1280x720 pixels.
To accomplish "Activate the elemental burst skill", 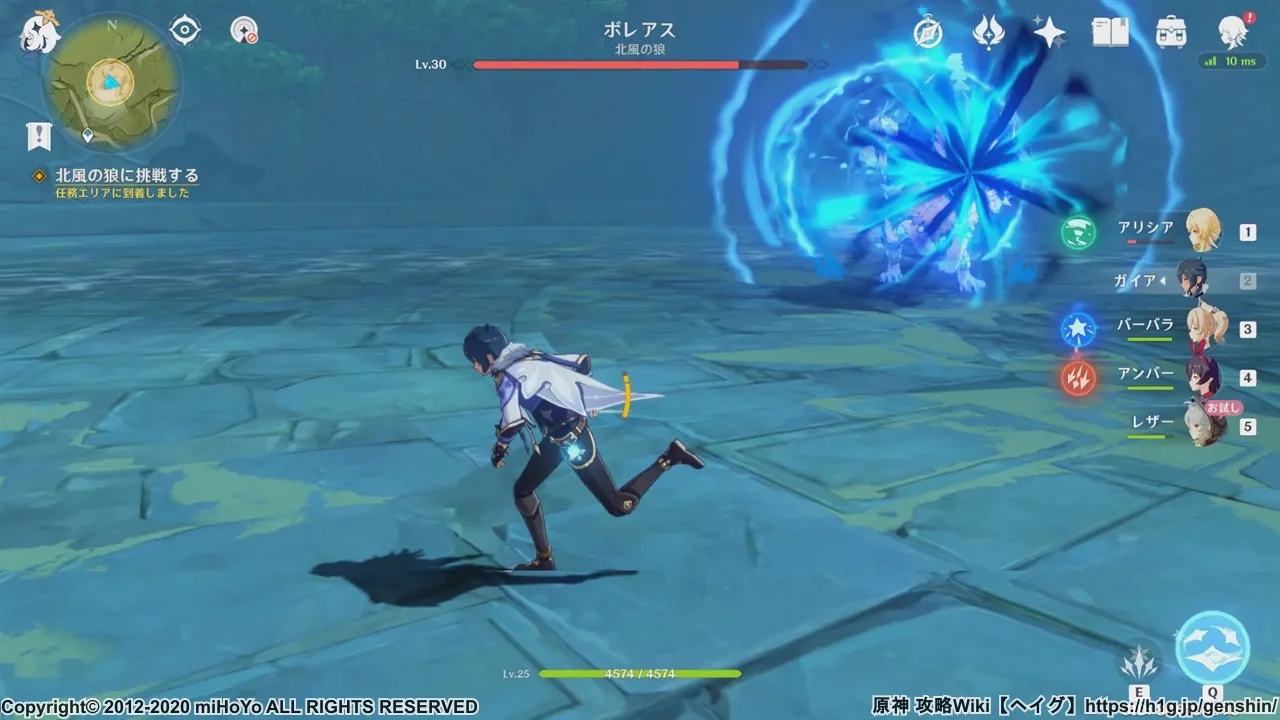I will 1212,648.
